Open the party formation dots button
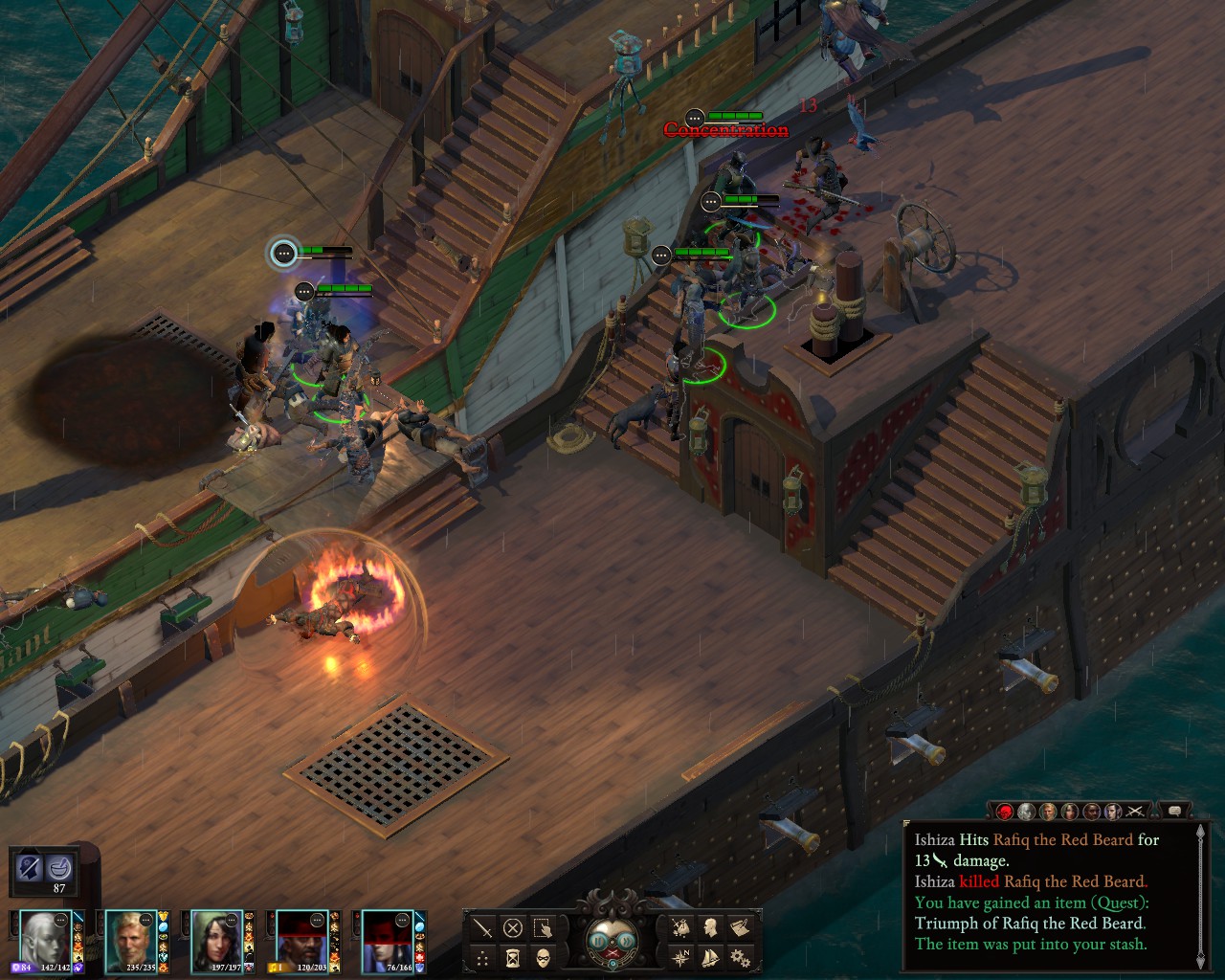The width and height of the screenshot is (1225, 980). point(483,956)
